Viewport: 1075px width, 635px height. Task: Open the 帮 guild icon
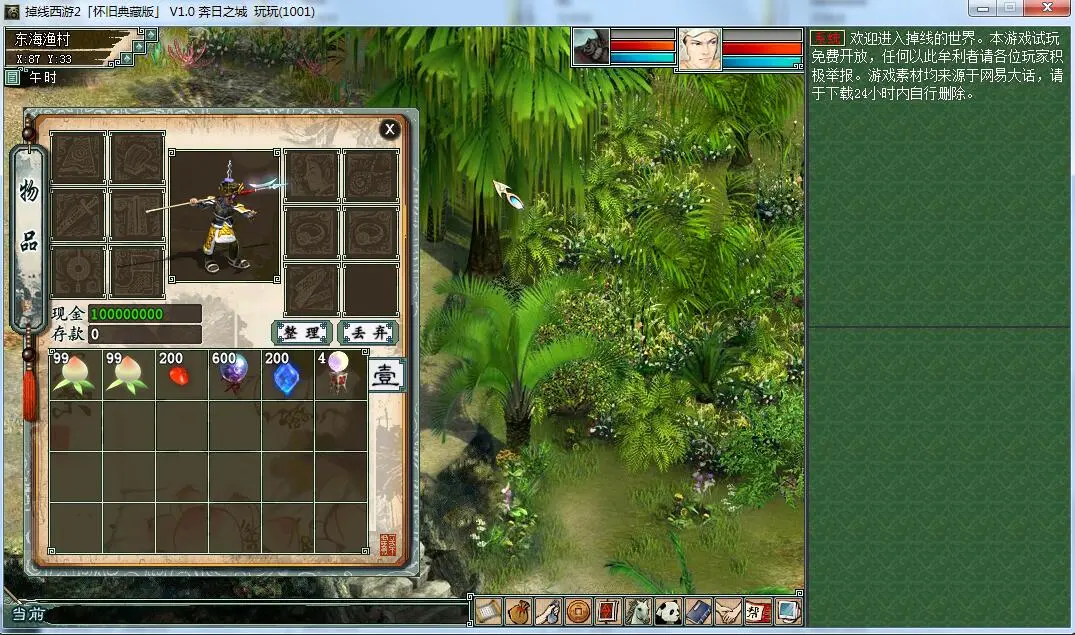[x=758, y=611]
